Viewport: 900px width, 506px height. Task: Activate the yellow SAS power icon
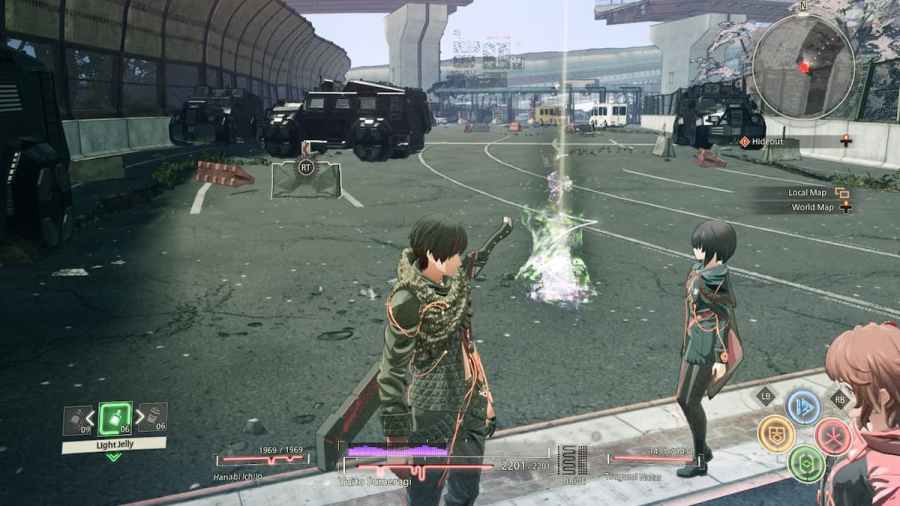[776, 434]
